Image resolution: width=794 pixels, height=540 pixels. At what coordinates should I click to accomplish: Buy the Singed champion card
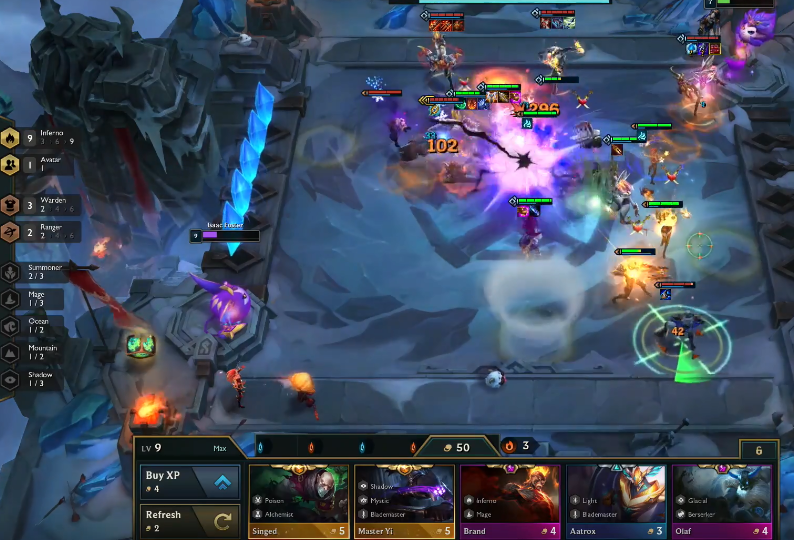coord(299,500)
